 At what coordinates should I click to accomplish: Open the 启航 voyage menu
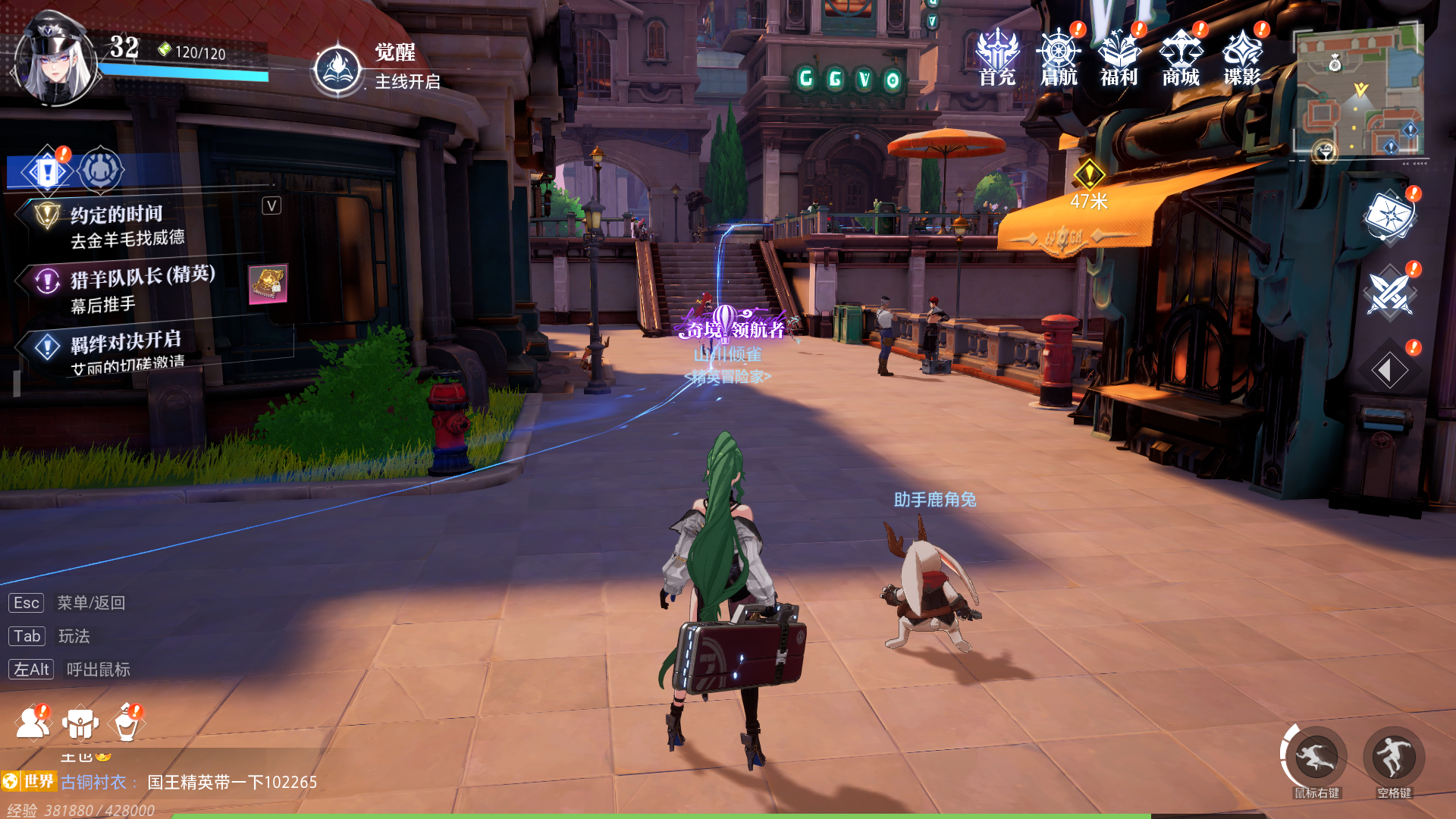click(x=1059, y=57)
